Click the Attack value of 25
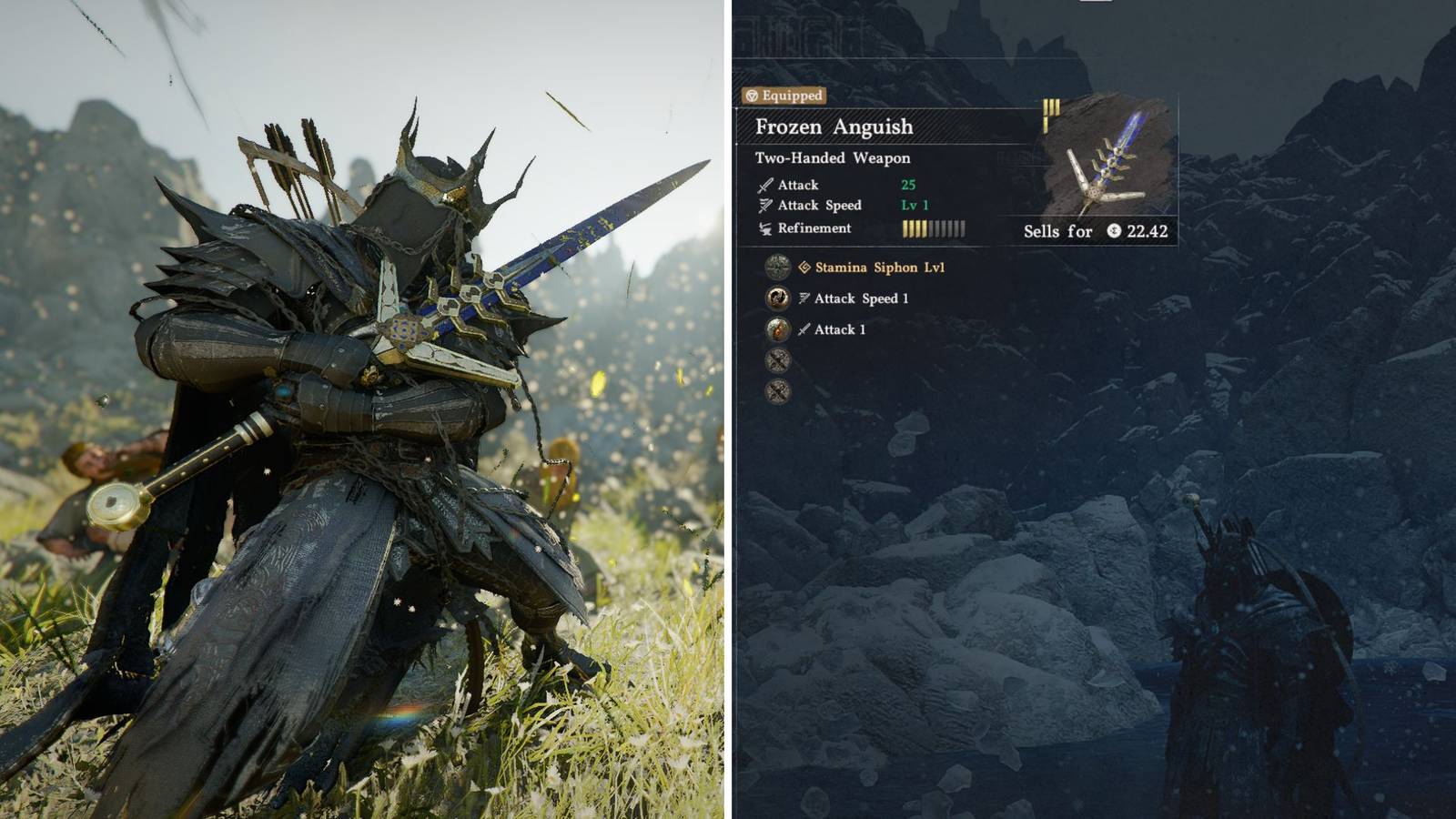Viewport: 1456px width, 819px height. tap(907, 186)
